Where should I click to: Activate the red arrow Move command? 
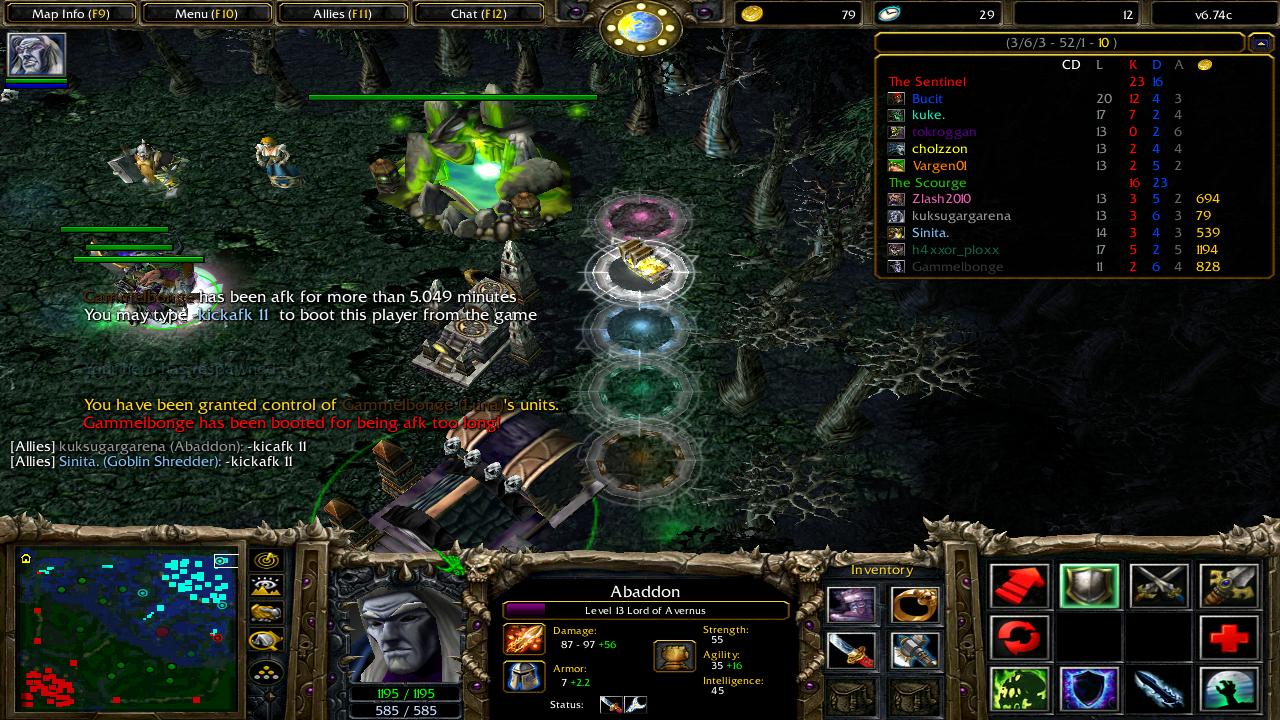pos(1020,586)
